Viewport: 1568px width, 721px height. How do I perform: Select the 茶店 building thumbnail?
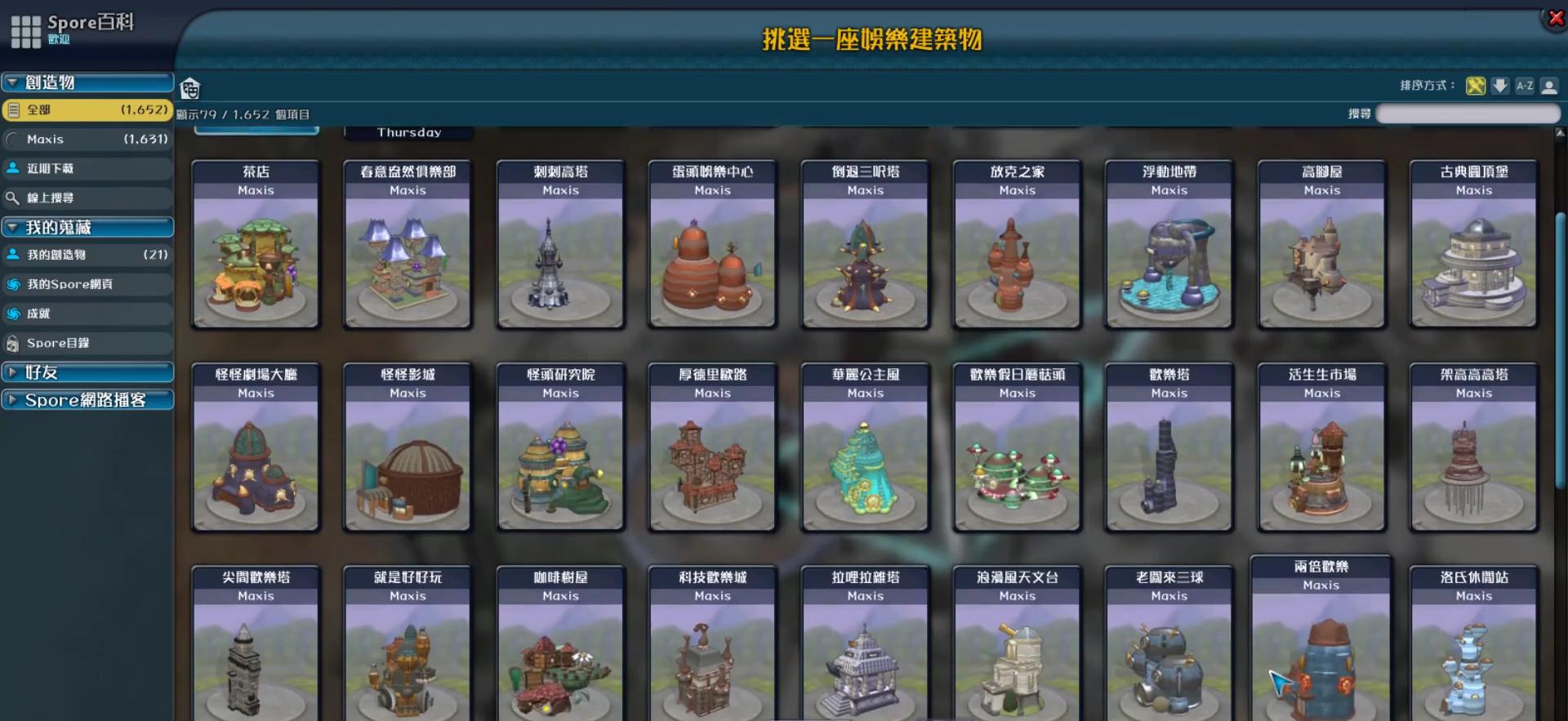[x=256, y=245]
